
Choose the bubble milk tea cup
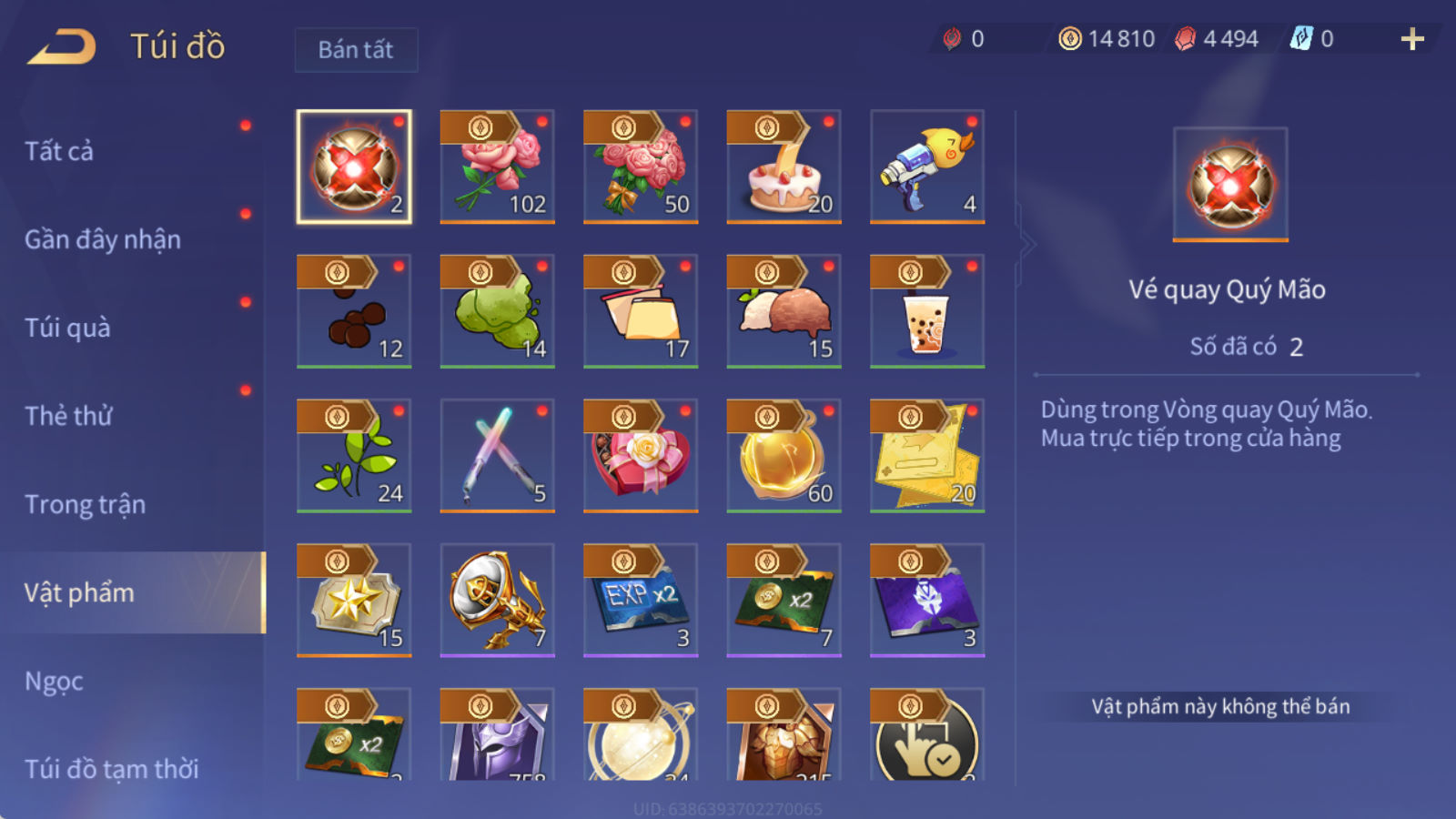click(927, 311)
